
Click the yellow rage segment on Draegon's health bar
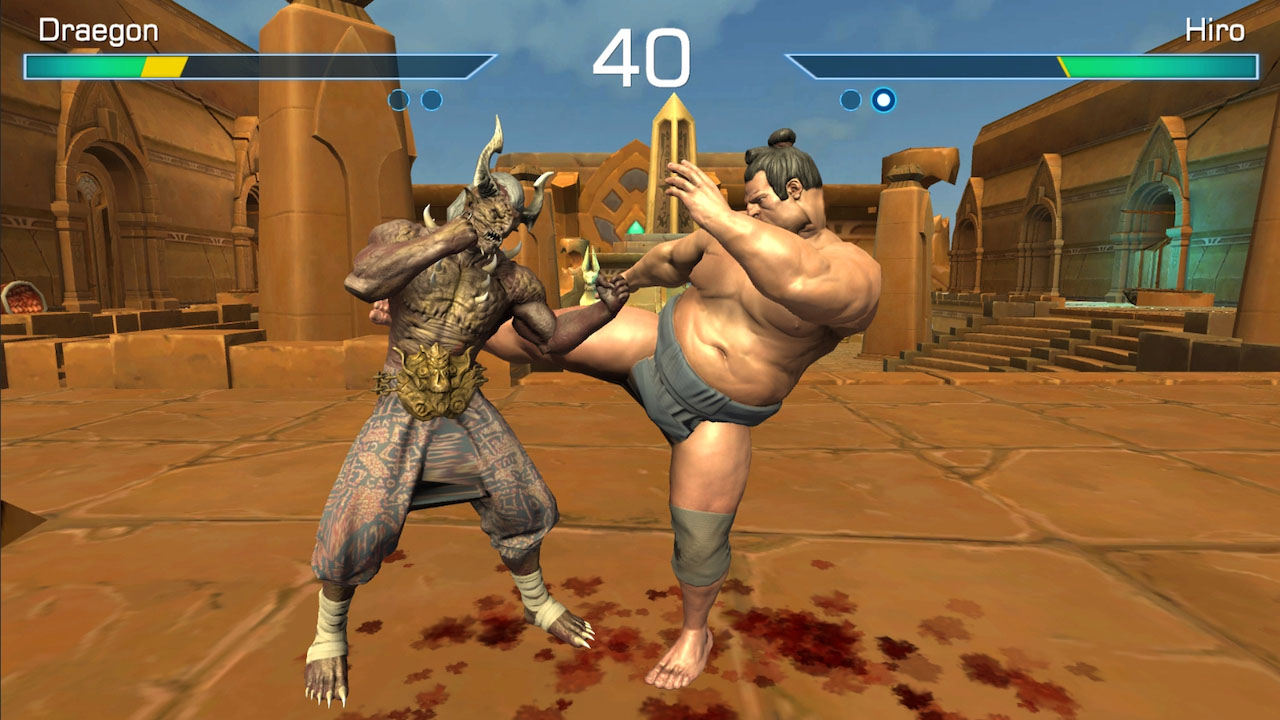pyautogui.click(x=162, y=67)
